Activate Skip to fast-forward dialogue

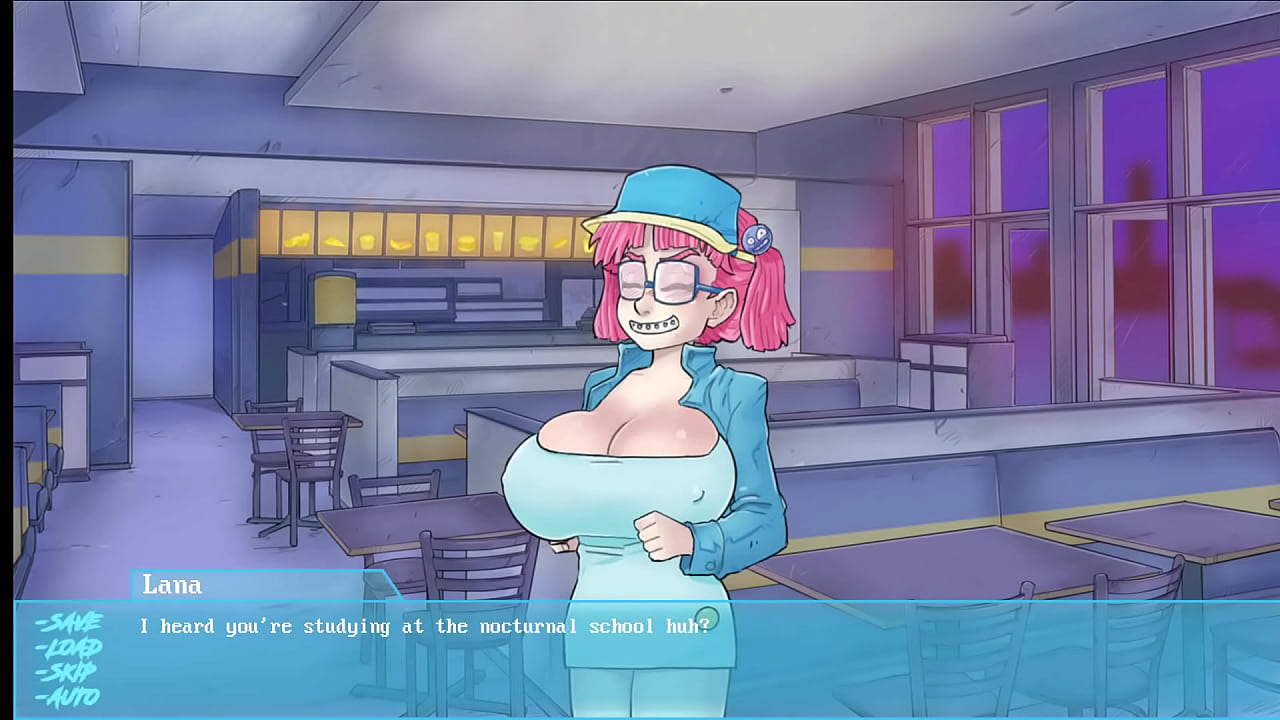(68, 671)
